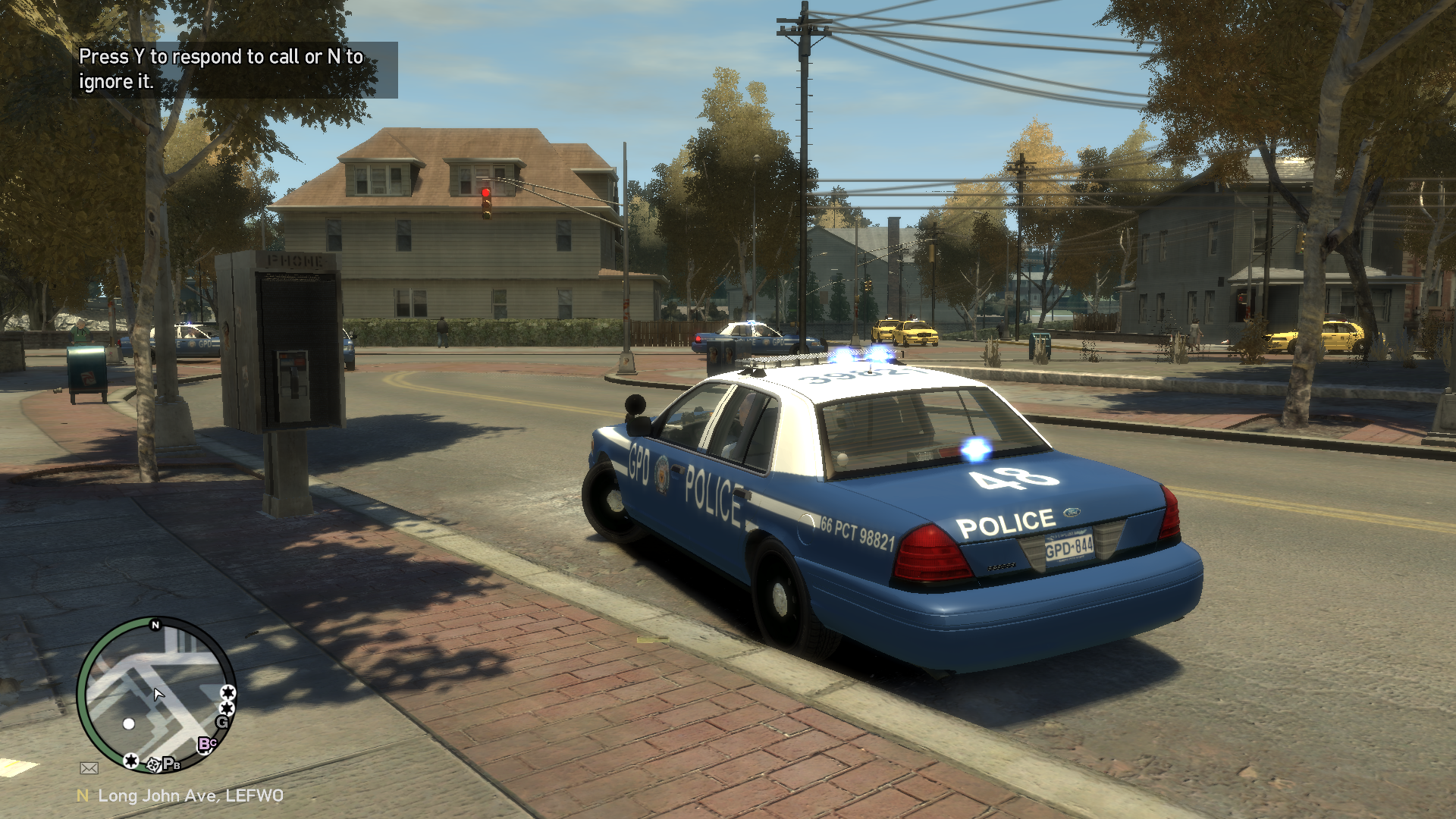Viewport: 1456px width, 819px height.
Task: Select the G blip on the radar
Action: [x=223, y=723]
